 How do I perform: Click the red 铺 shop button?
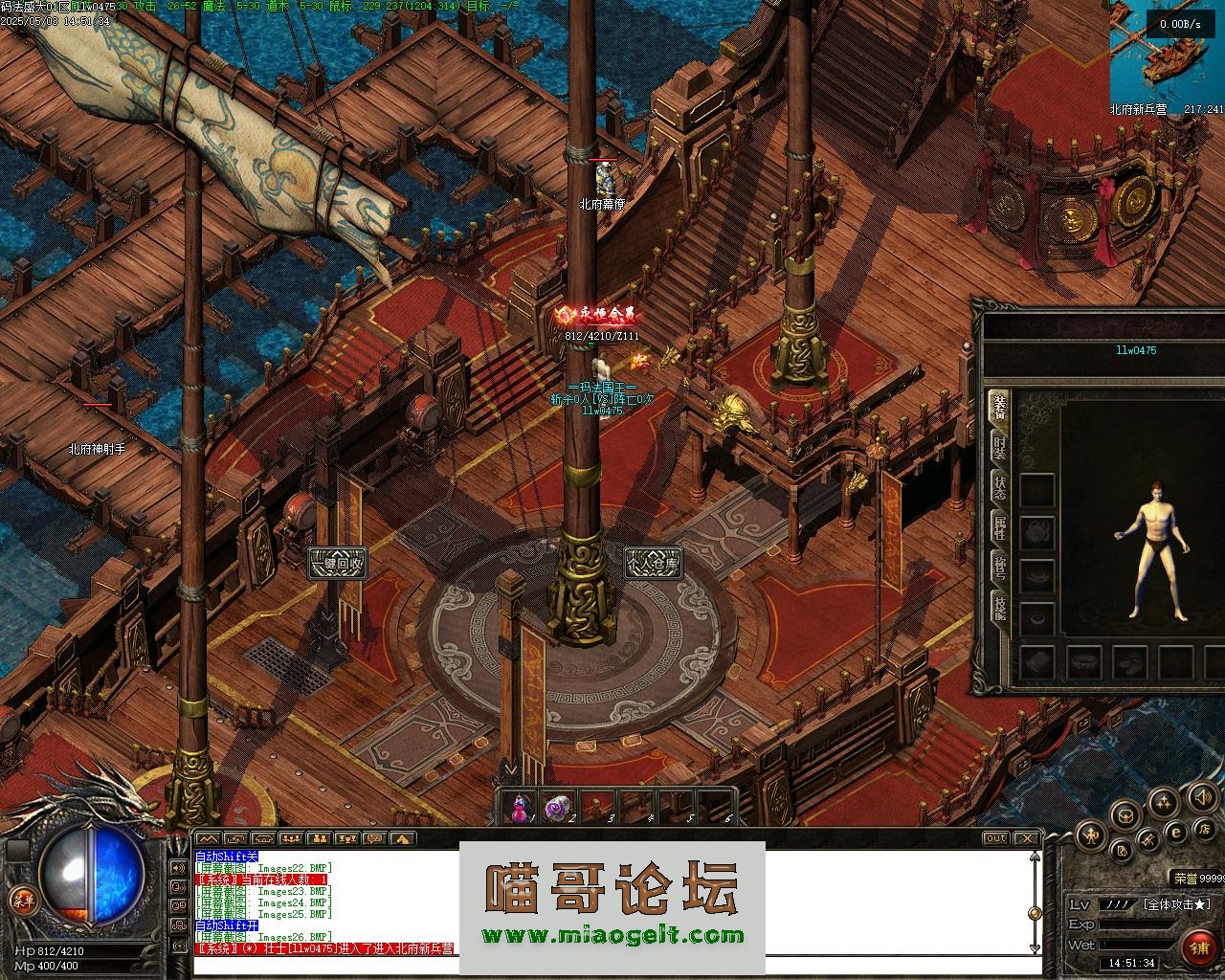click(x=1198, y=947)
